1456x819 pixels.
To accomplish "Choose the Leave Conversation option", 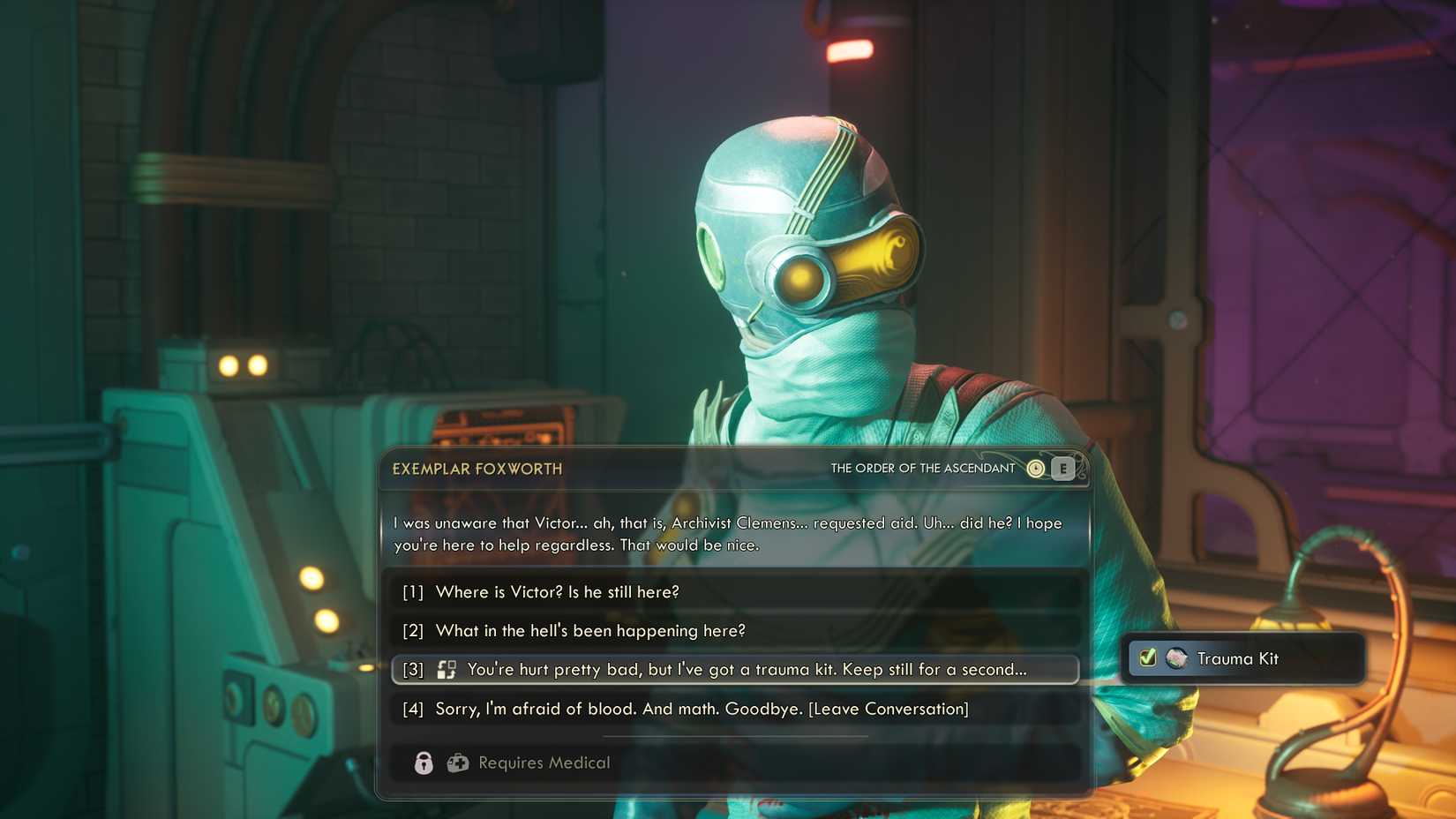I will (700, 708).
